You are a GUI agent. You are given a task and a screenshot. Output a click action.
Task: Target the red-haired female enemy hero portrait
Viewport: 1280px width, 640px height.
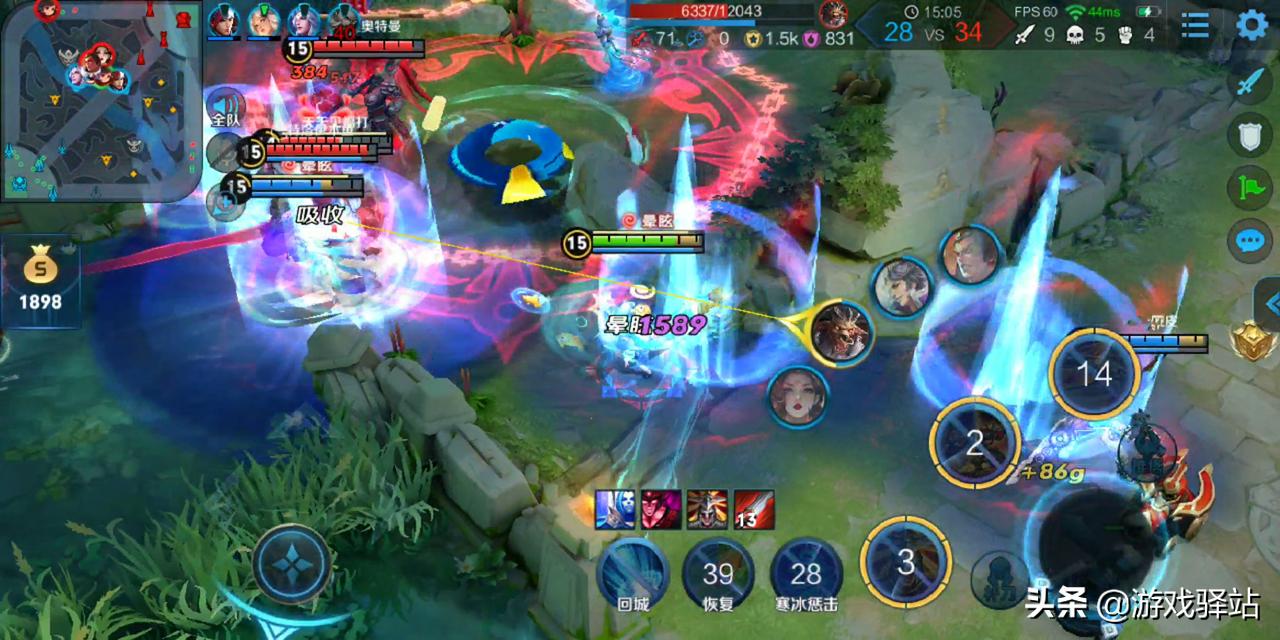tap(798, 396)
